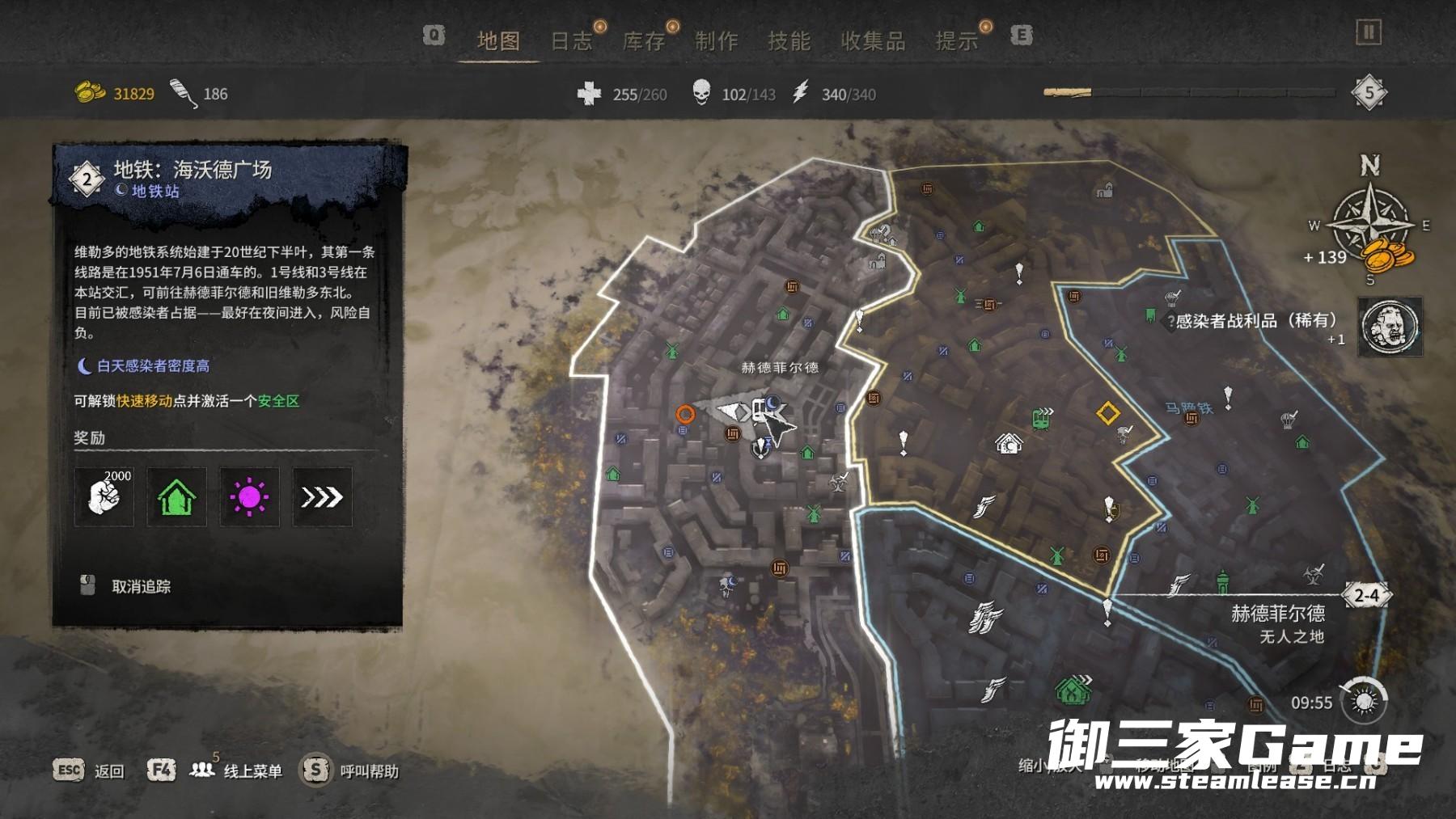This screenshot has width=1456, height=819.
Task: Select the magenta sun reward icon
Action: click(249, 497)
